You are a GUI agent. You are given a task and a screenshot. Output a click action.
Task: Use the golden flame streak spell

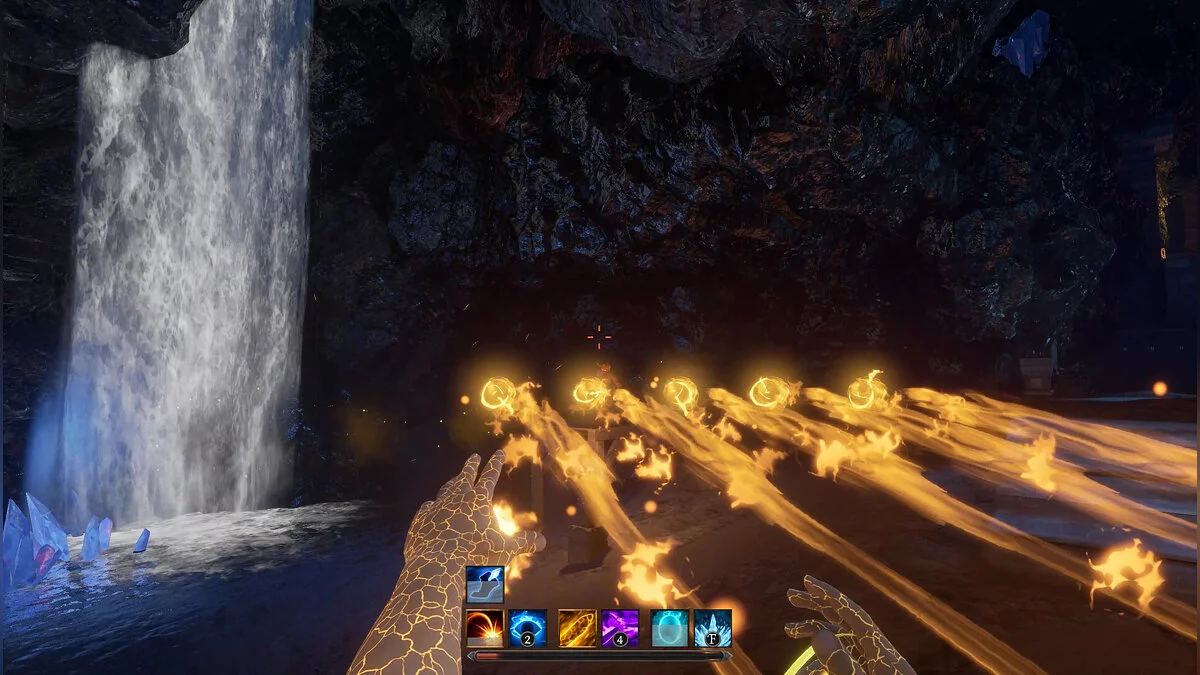point(577,628)
